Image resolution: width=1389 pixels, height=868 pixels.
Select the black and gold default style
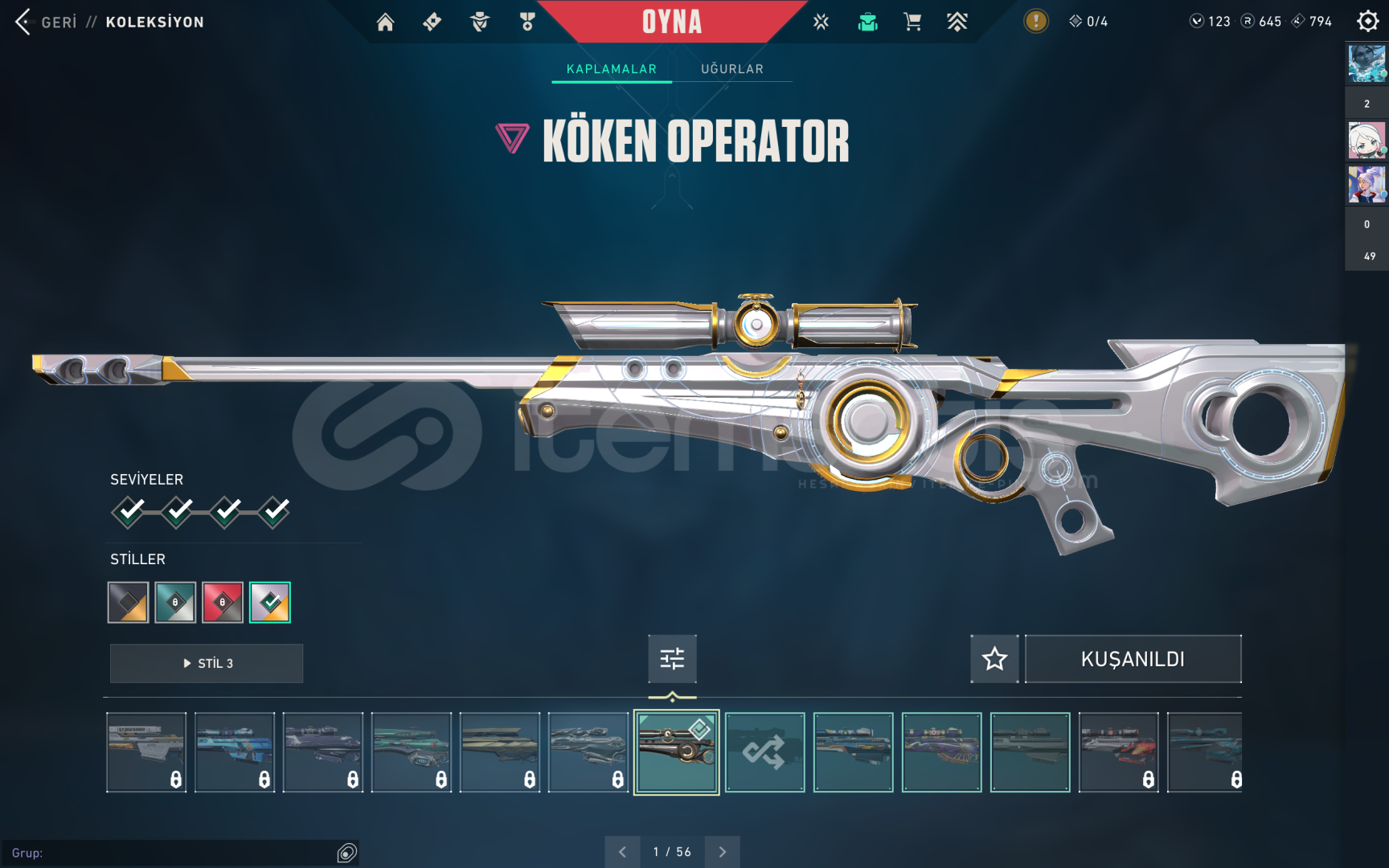coord(129,602)
